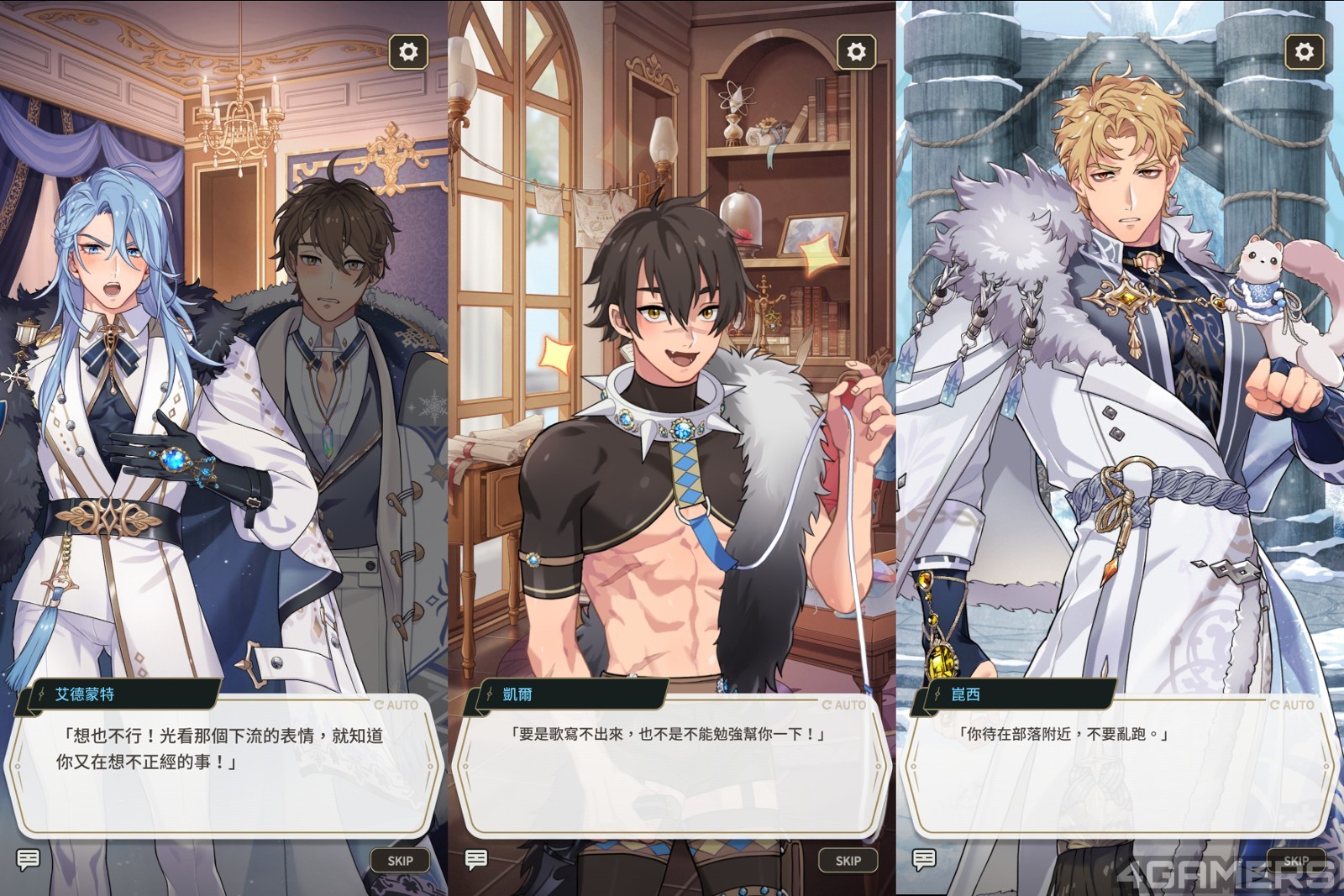
Task: Skip the 凱爾 scene with SKIP
Action: click(x=848, y=860)
